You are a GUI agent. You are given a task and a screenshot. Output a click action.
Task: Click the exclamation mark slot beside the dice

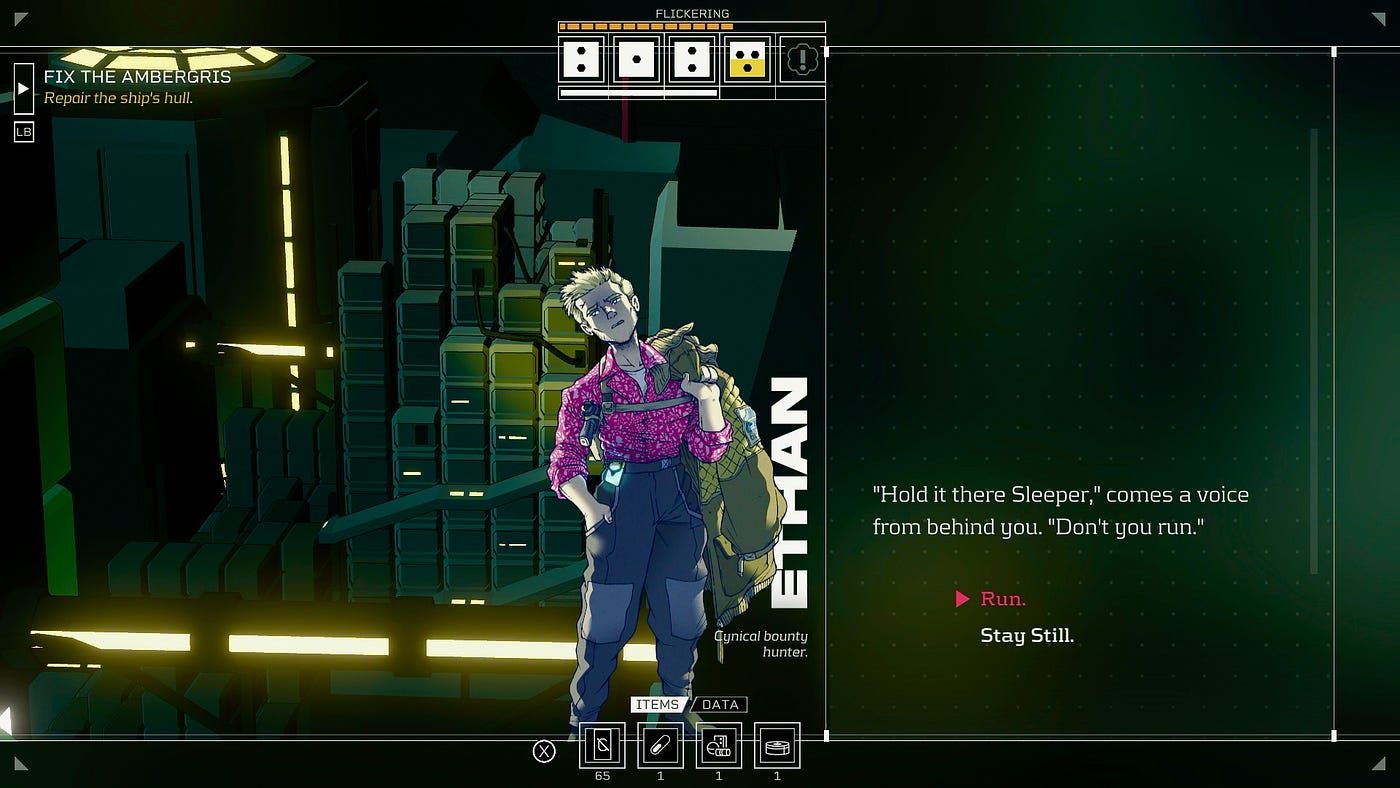(801, 60)
